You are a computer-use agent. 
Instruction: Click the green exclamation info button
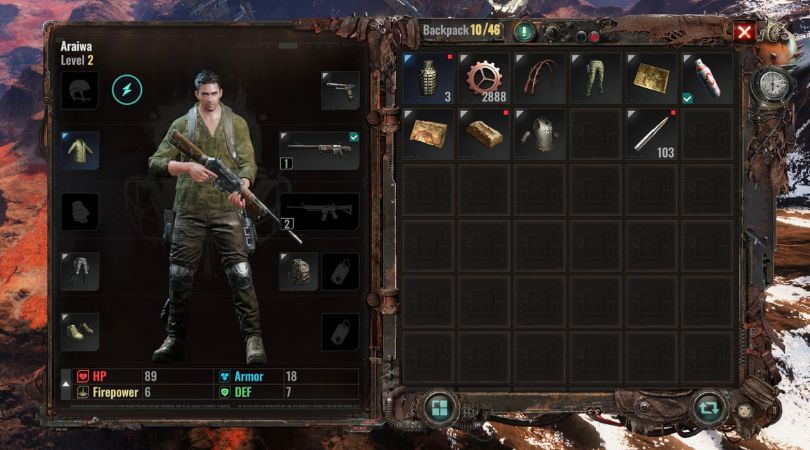click(x=525, y=31)
